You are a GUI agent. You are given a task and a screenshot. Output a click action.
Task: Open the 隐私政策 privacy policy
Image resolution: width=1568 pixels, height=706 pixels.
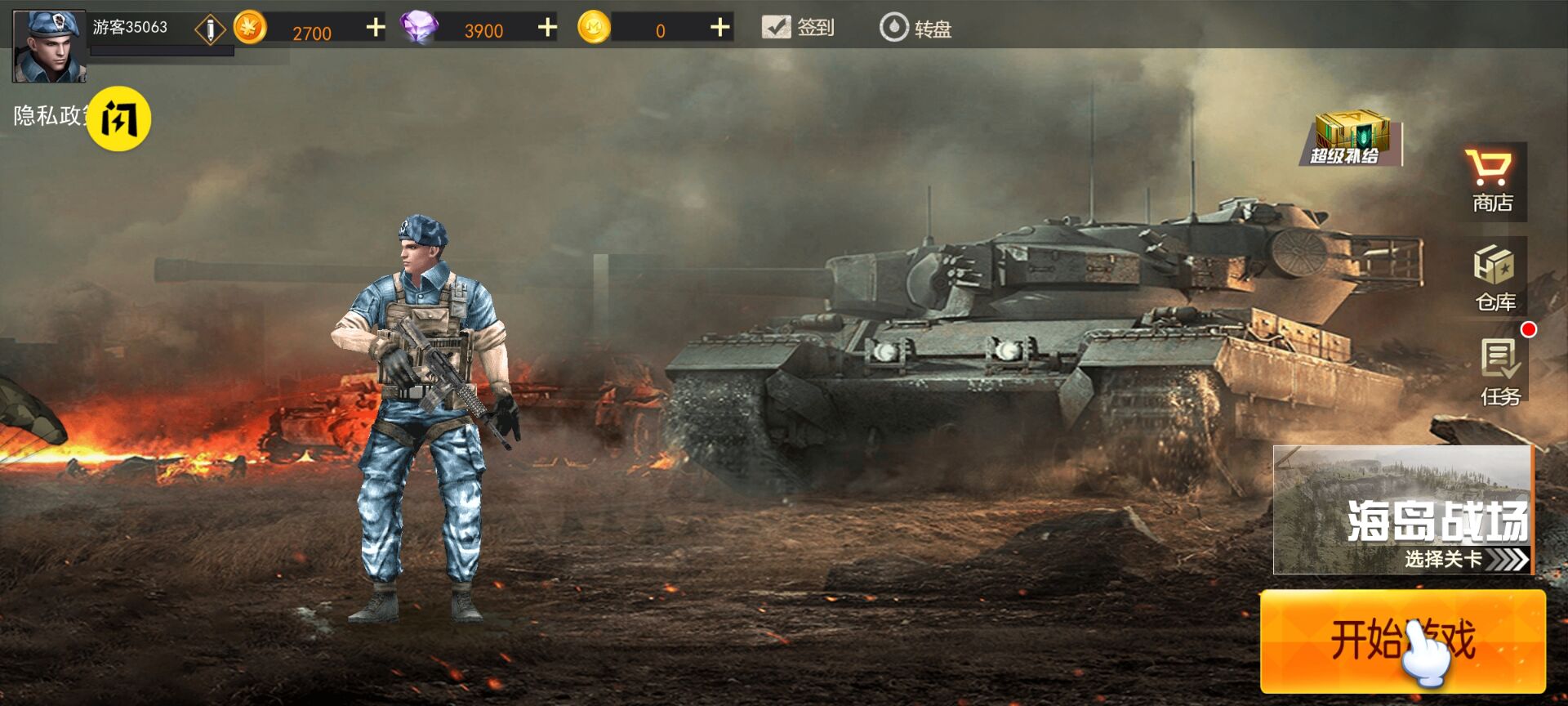[x=47, y=116]
